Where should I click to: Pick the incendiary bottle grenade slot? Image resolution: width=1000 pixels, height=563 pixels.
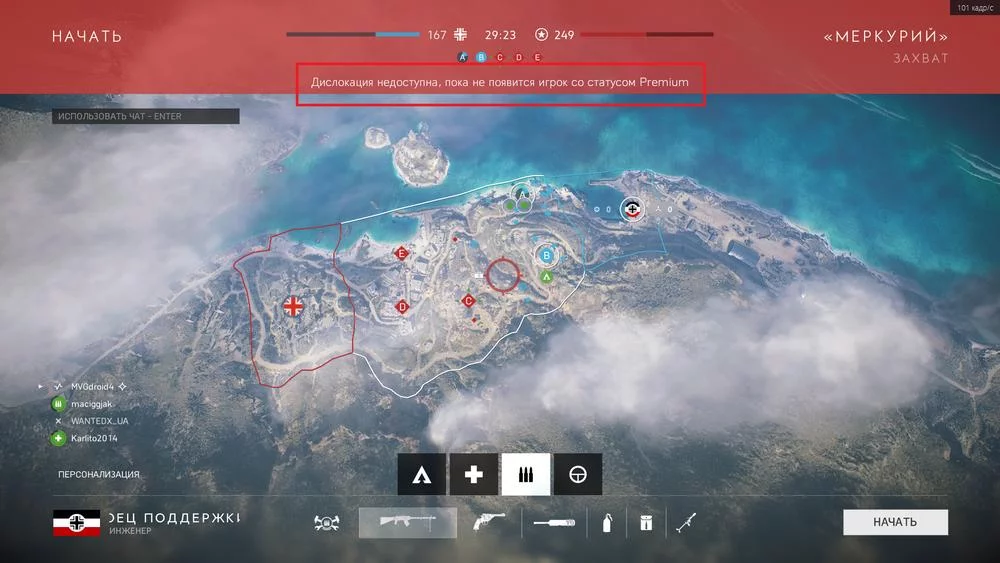tap(606, 522)
